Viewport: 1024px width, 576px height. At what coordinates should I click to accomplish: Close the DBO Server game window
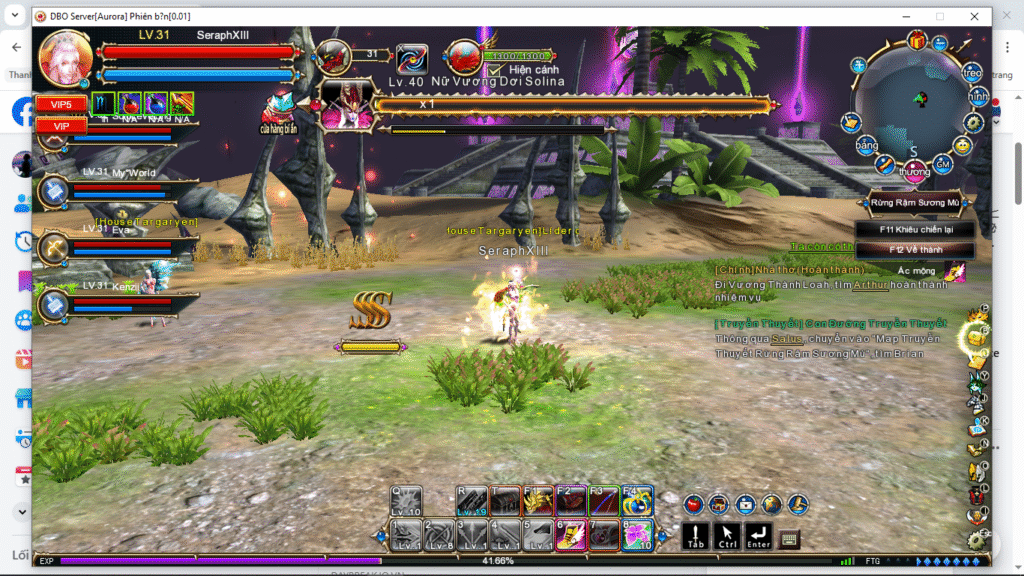tap(974, 16)
